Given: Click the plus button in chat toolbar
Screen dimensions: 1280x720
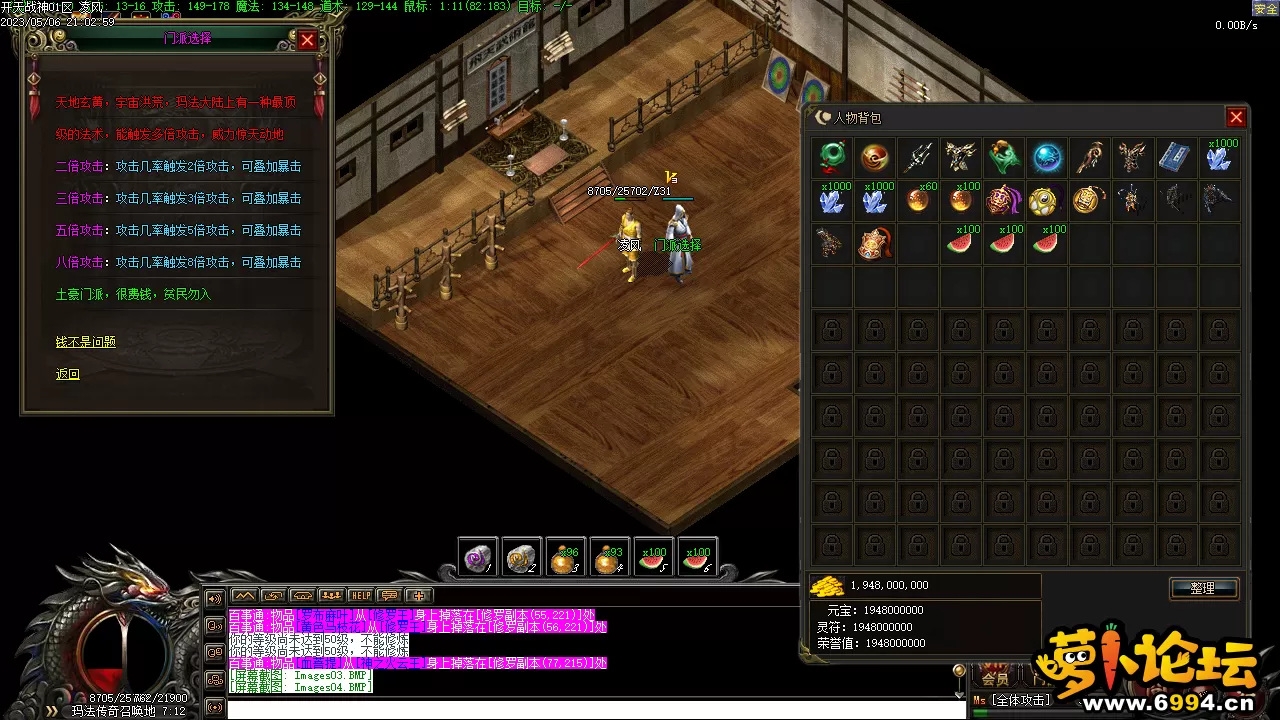Looking at the screenshot, I should (x=418, y=596).
